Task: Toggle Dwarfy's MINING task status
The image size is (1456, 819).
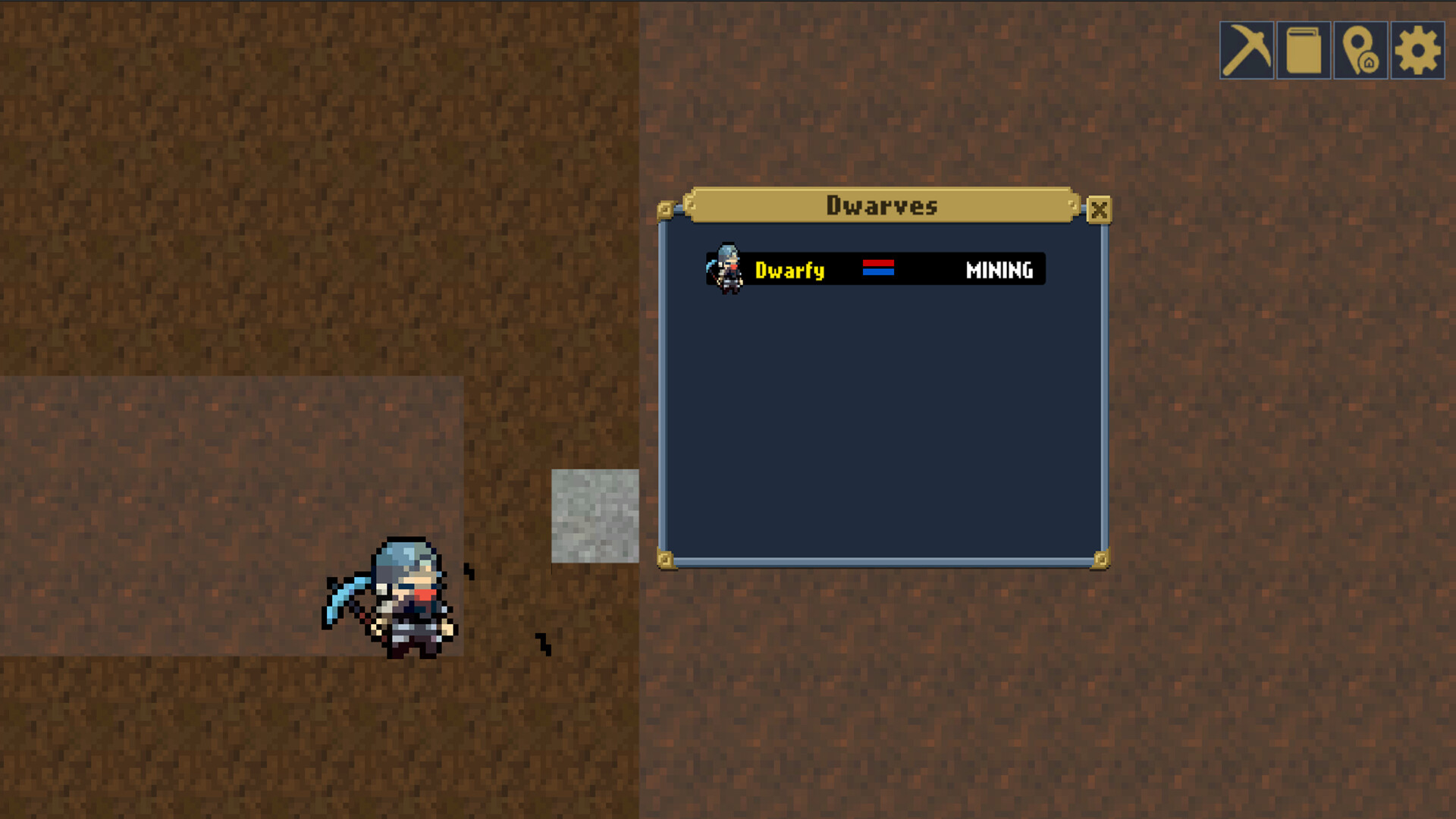Action: pyautogui.click(x=999, y=270)
